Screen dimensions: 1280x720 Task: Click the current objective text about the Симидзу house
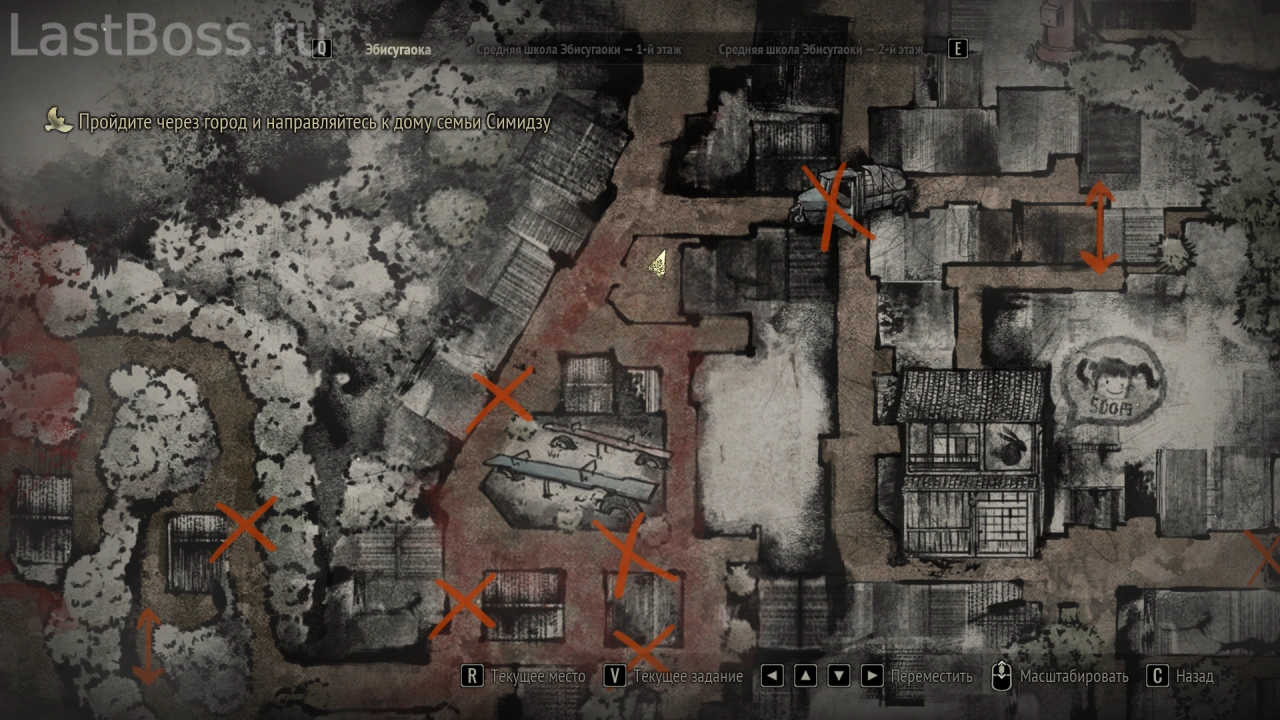pyautogui.click(x=315, y=122)
